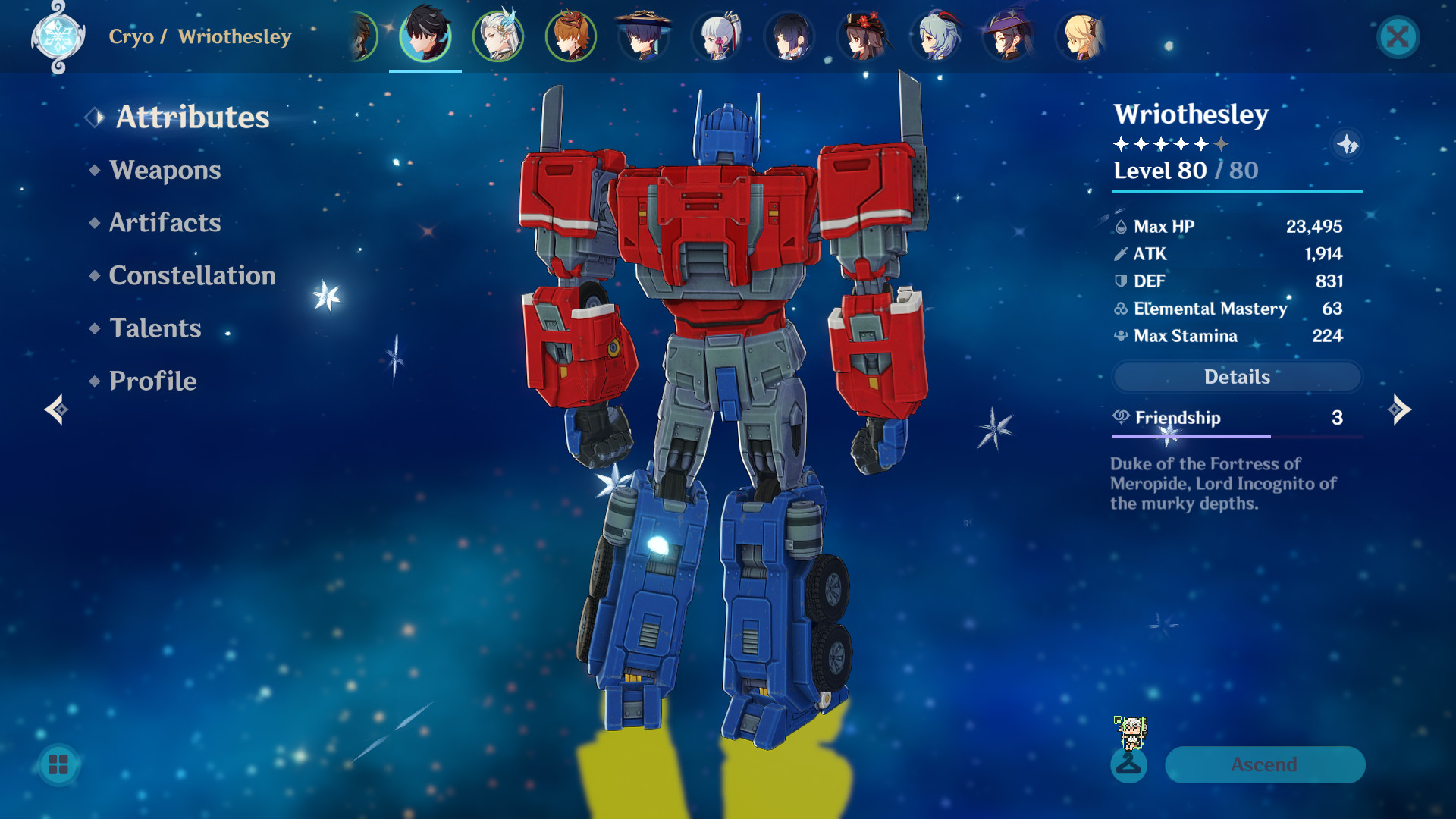Select the white-haired Neuvillette portrait
Screen dimensions: 1456x819
tap(498, 36)
